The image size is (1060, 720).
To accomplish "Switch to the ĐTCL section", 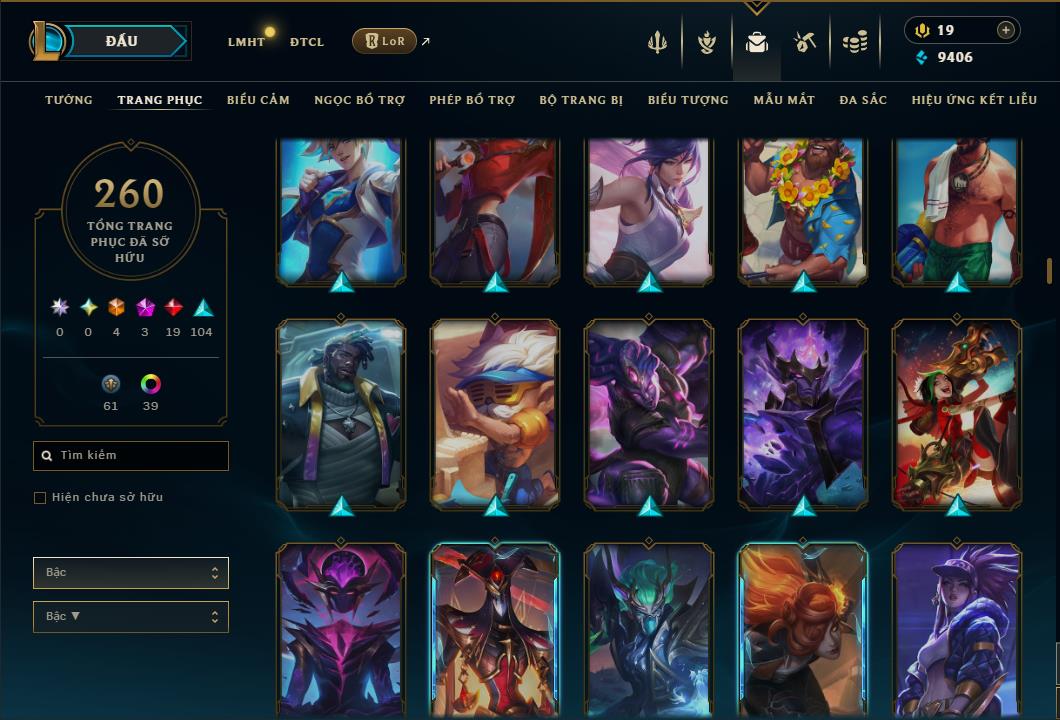I will (307, 42).
